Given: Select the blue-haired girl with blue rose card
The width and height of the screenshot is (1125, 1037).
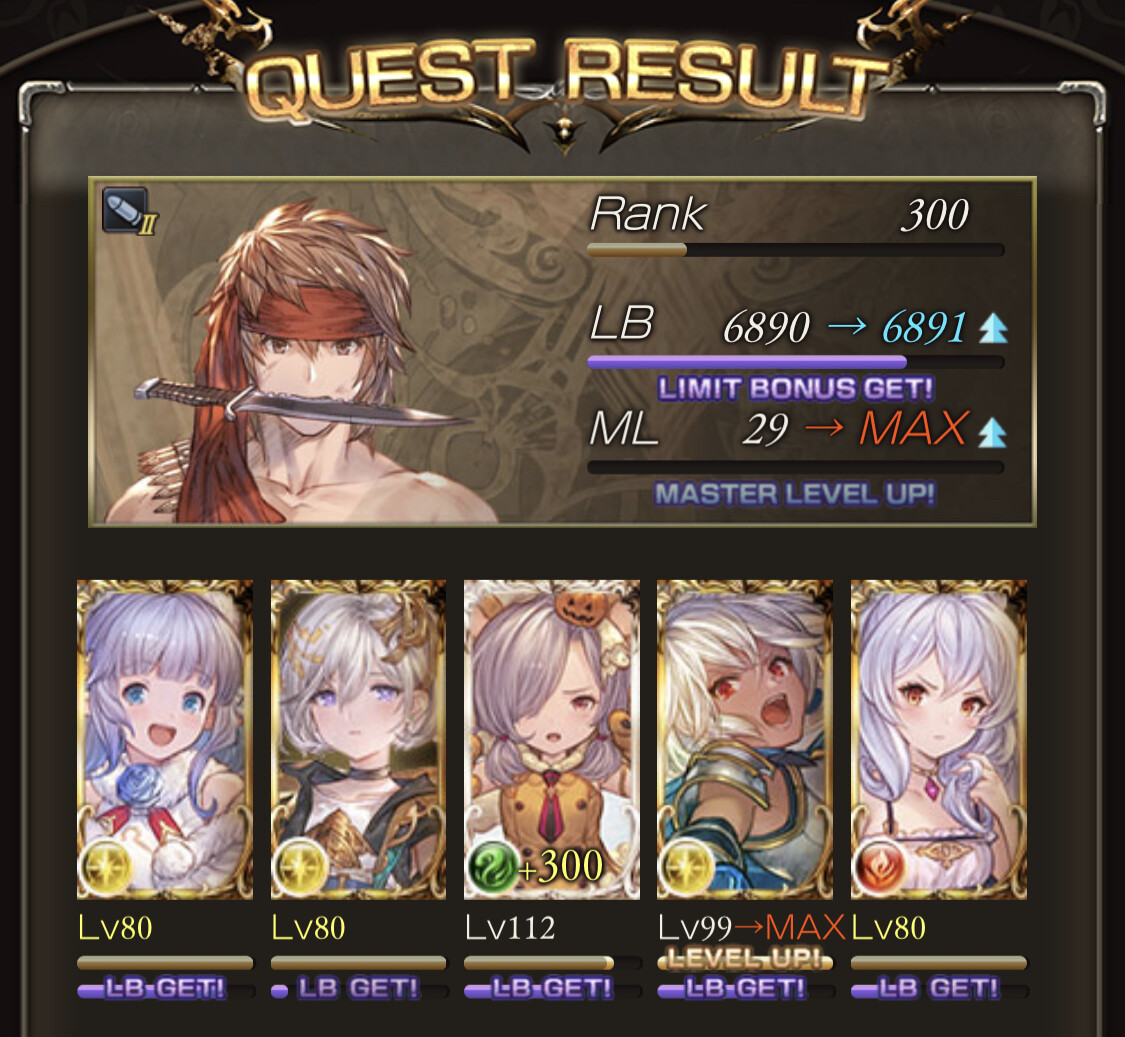Looking at the screenshot, I should [x=165, y=738].
